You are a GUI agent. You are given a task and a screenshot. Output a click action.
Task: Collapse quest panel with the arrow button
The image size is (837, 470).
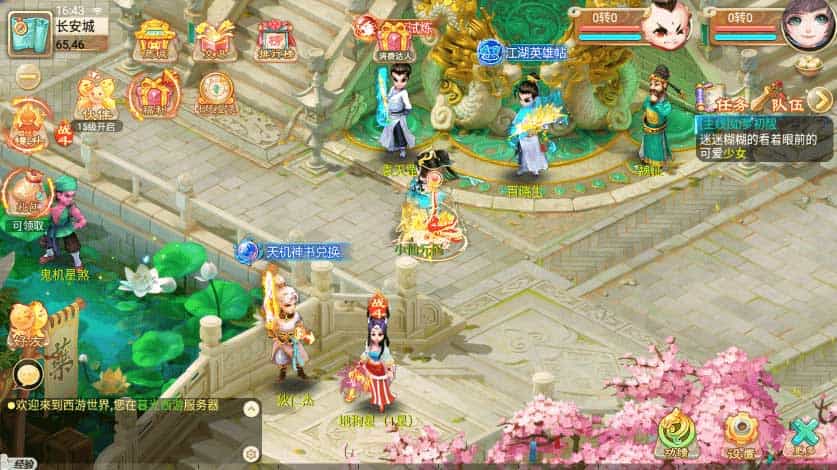pos(820,98)
